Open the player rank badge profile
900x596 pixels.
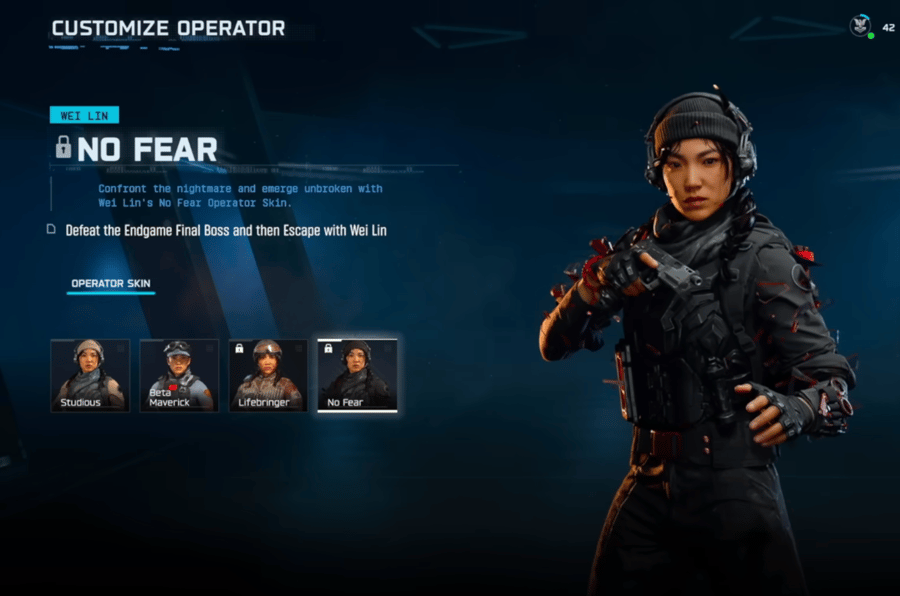click(860, 27)
